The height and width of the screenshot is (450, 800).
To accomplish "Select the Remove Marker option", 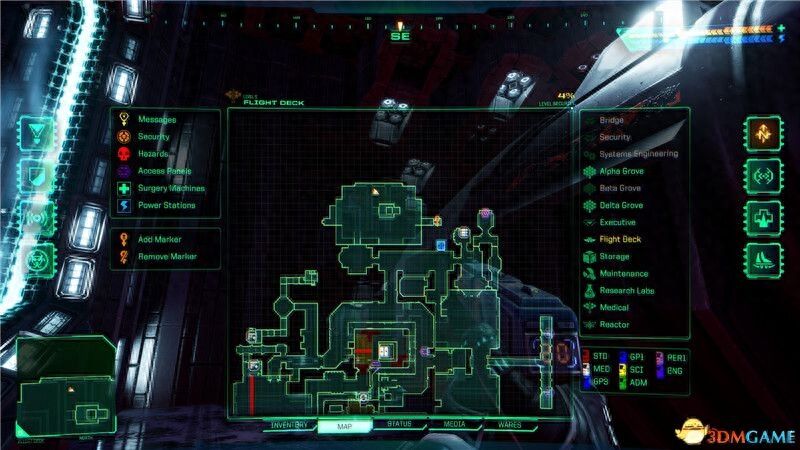I will pyautogui.click(x=166, y=257).
